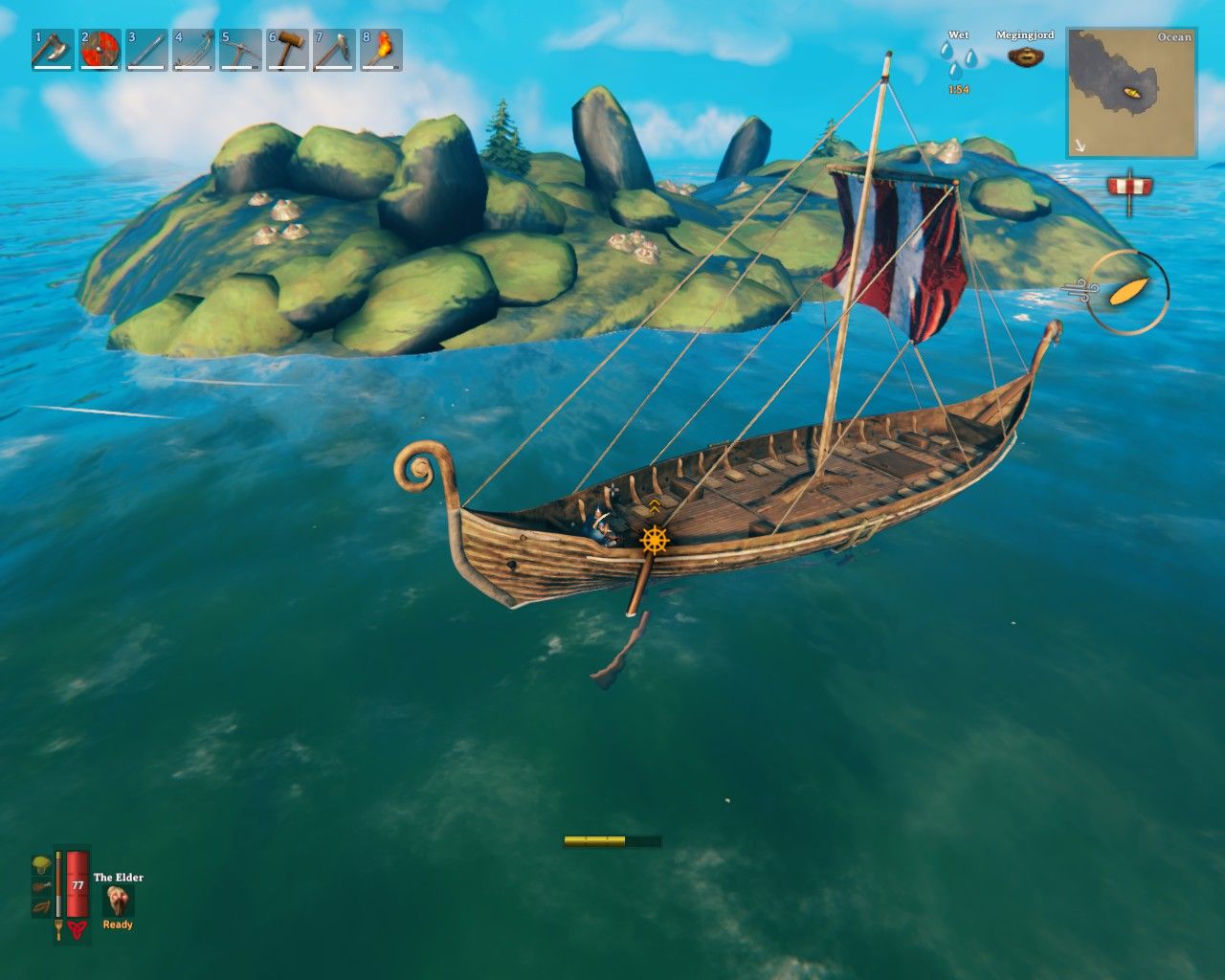Click the Ocean label on the minimap

1172,37
